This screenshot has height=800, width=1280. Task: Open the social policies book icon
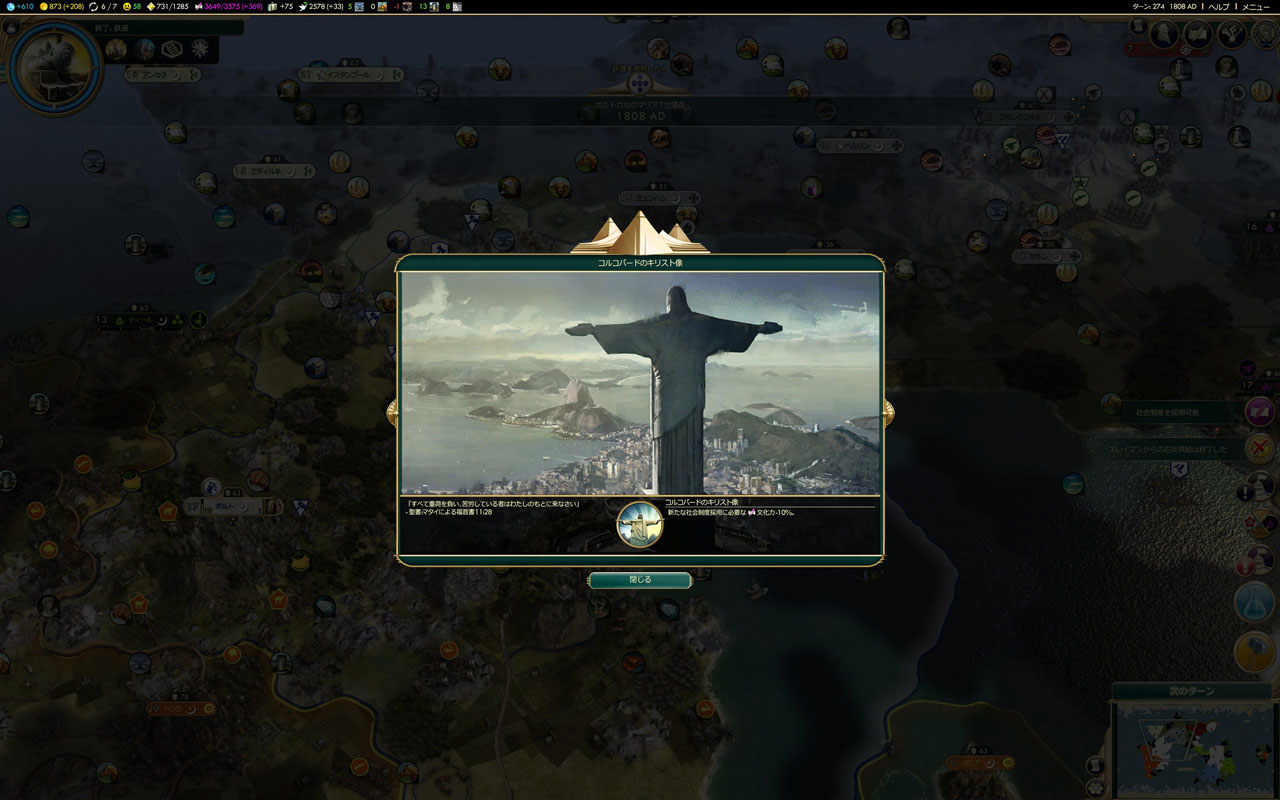tap(1198, 35)
